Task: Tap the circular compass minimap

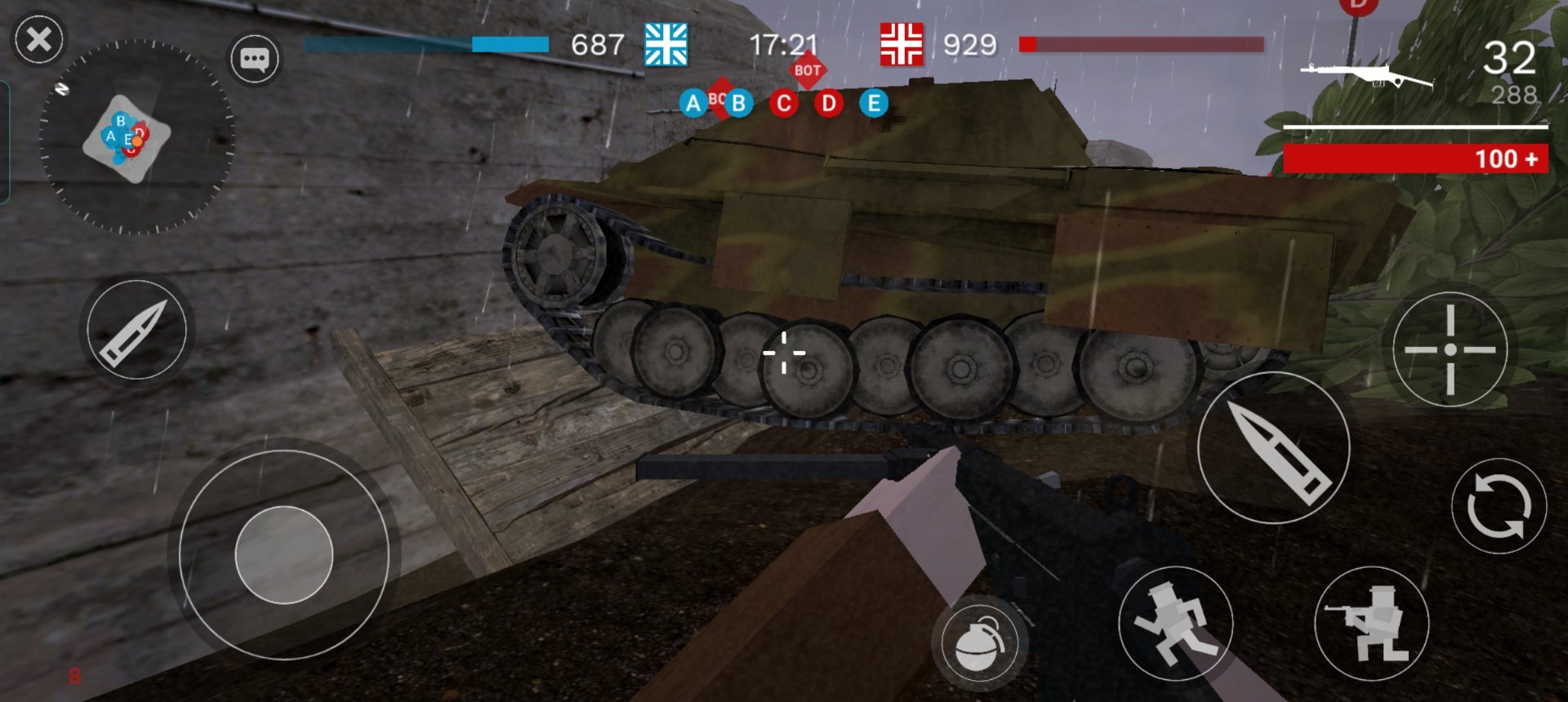Action: [x=136, y=137]
